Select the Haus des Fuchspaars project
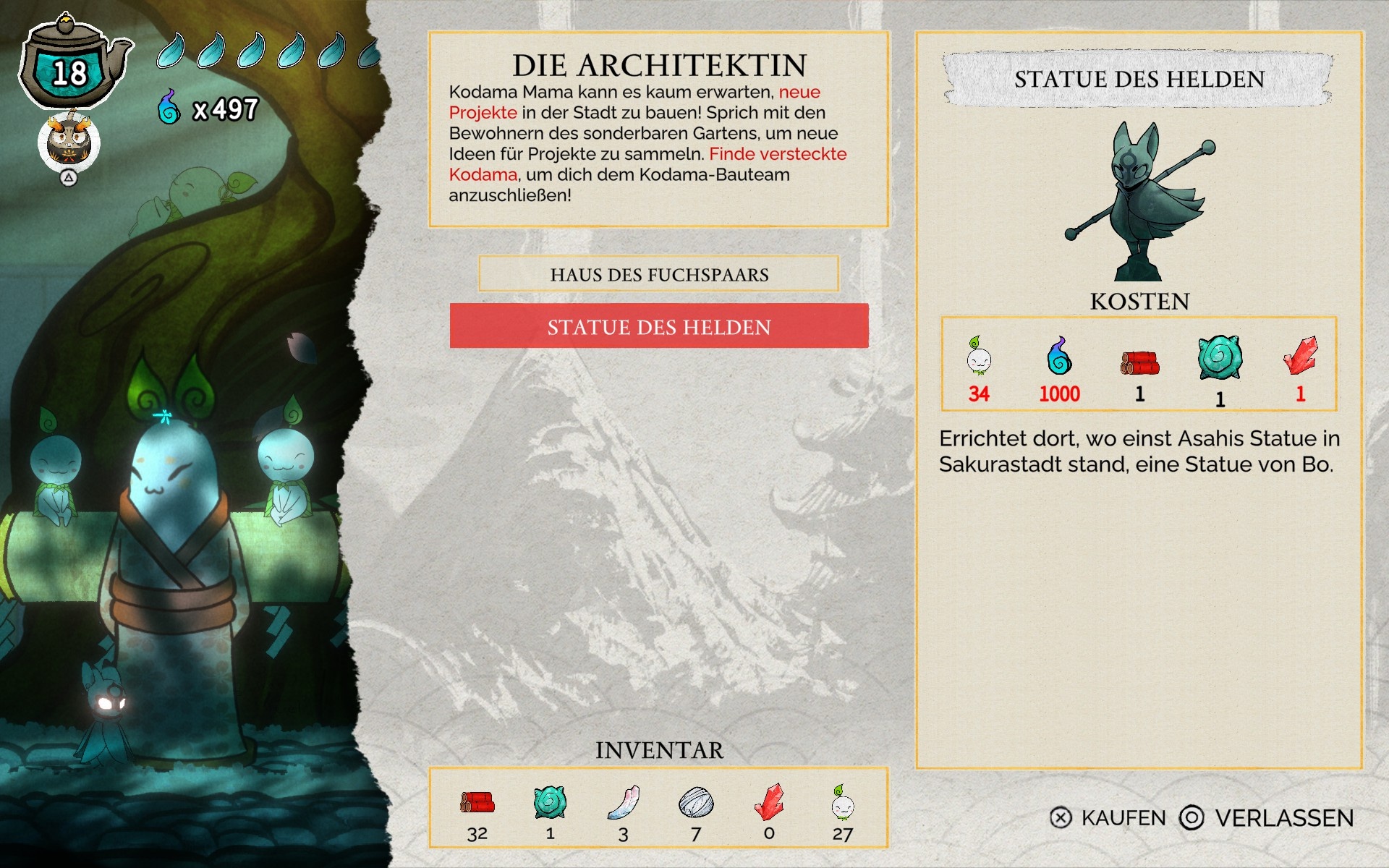The height and width of the screenshot is (868, 1389). 658,274
